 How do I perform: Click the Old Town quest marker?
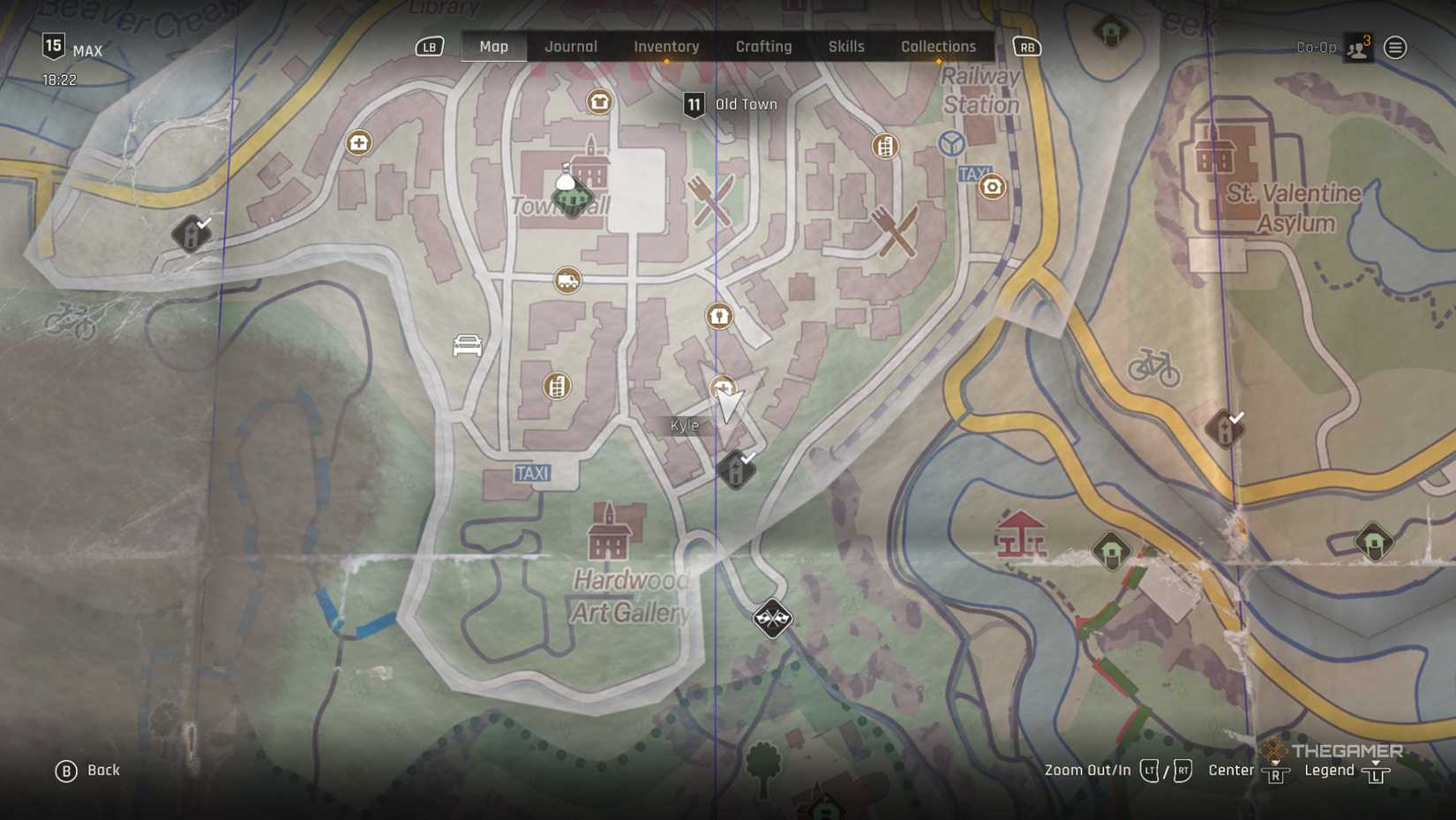694,105
